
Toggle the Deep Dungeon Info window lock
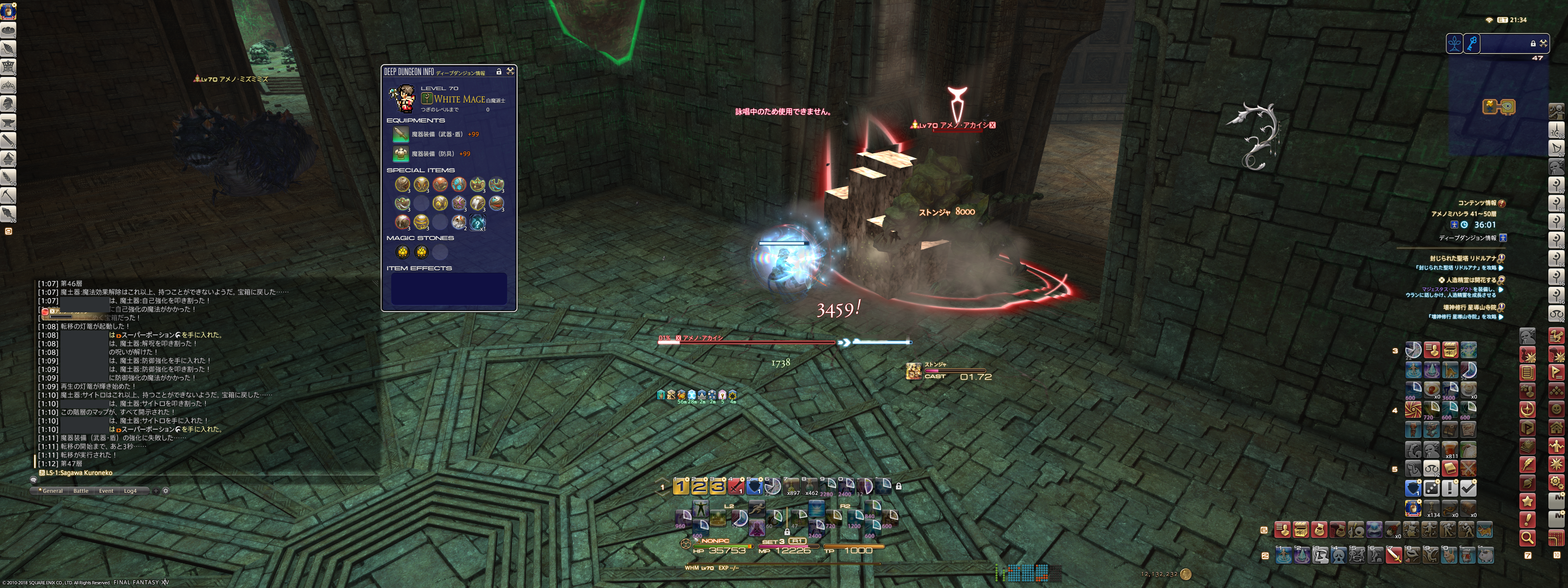pyautogui.click(x=499, y=71)
